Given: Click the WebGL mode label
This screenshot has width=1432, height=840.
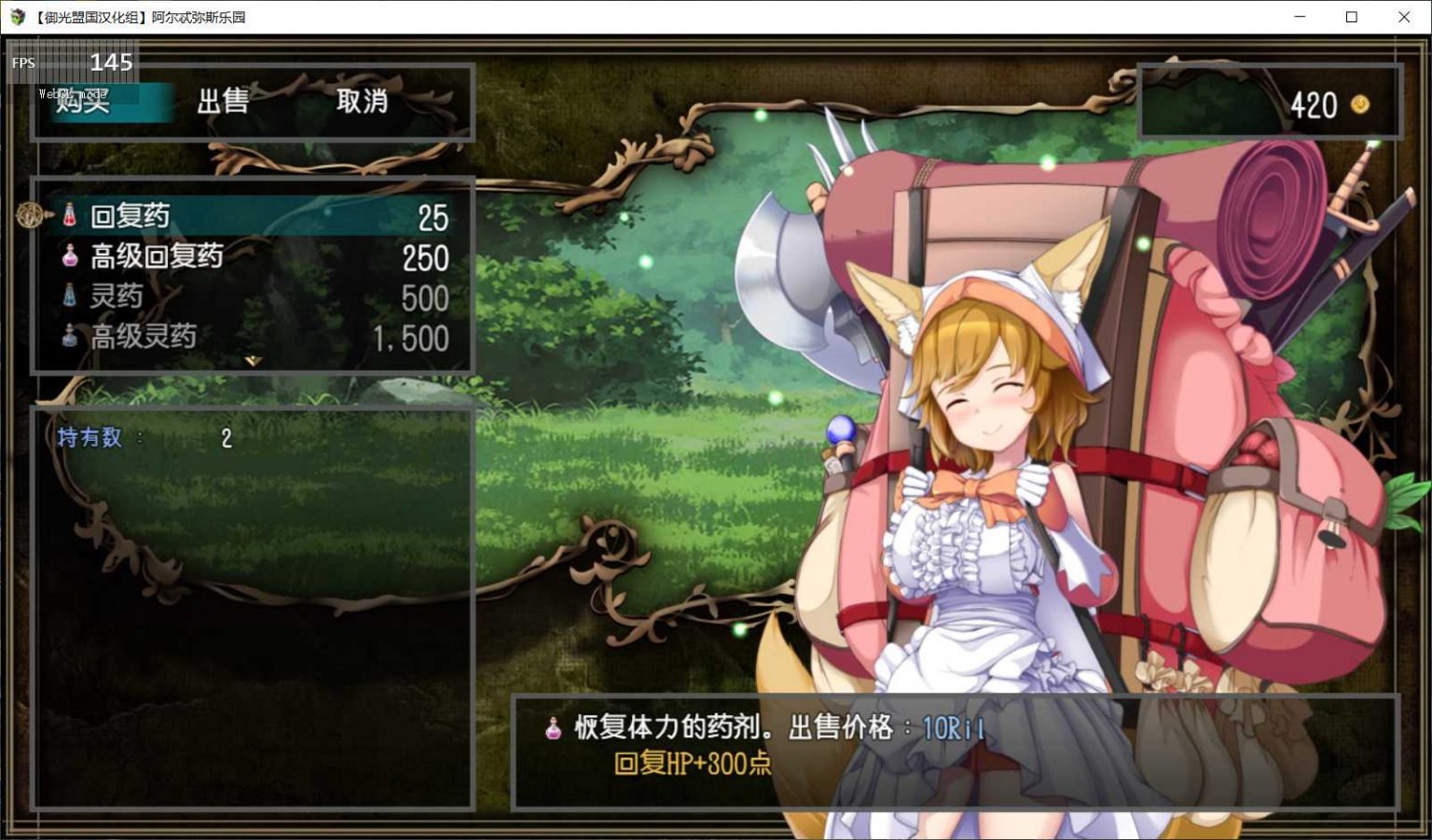Looking at the screenshot, I should click(x=71, y=93).
